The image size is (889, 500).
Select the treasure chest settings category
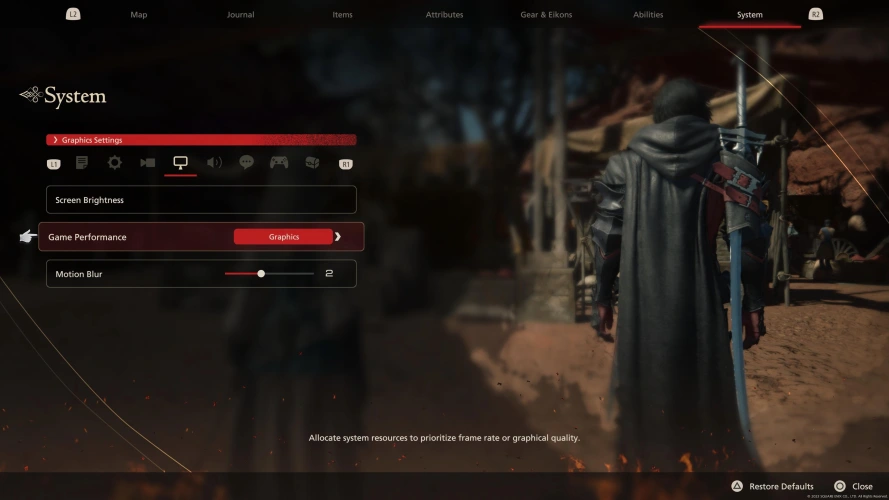click(x=312, y=162)
